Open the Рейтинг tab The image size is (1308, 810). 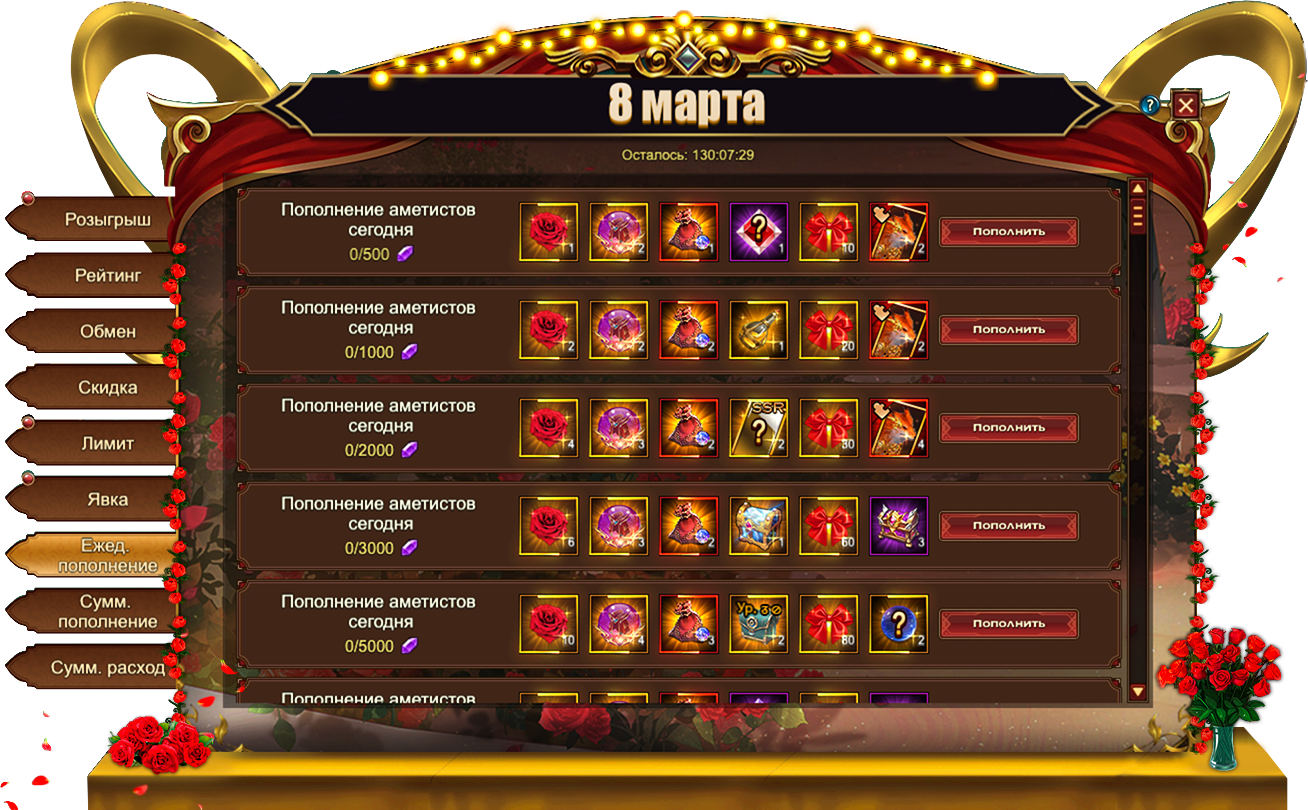coord(107,275)
